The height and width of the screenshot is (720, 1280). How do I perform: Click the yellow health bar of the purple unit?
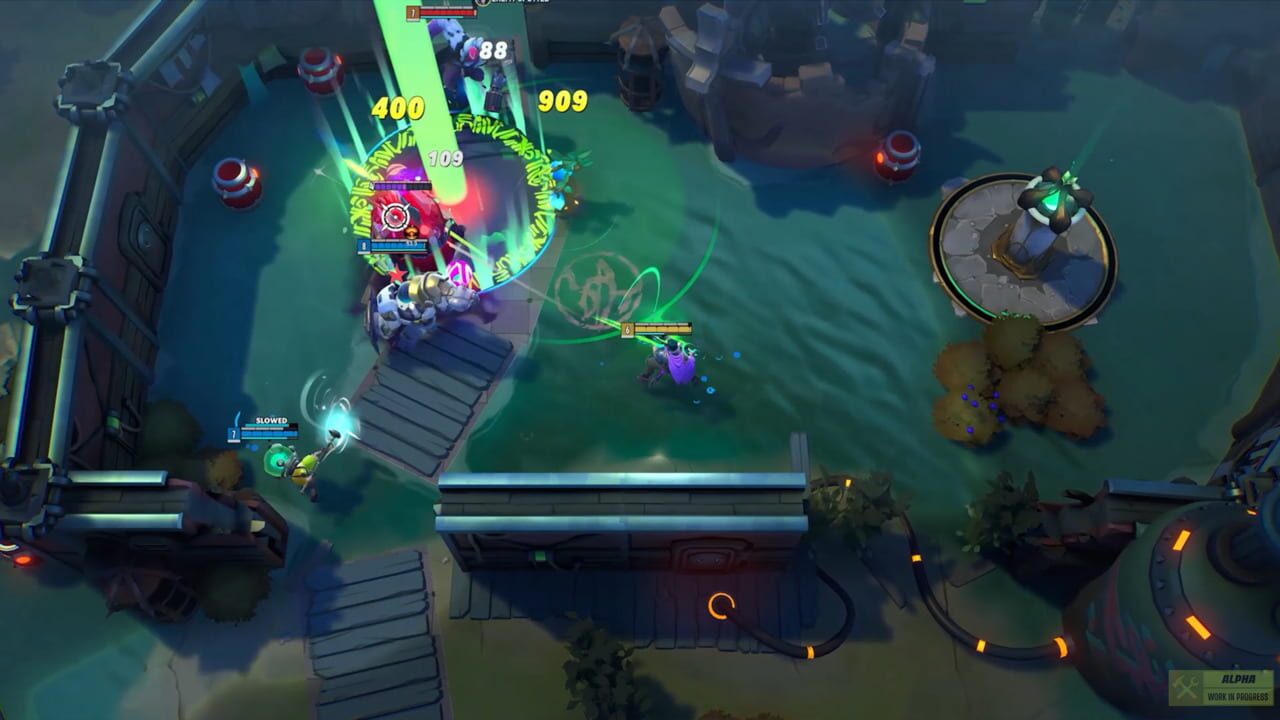click(663, 328)
